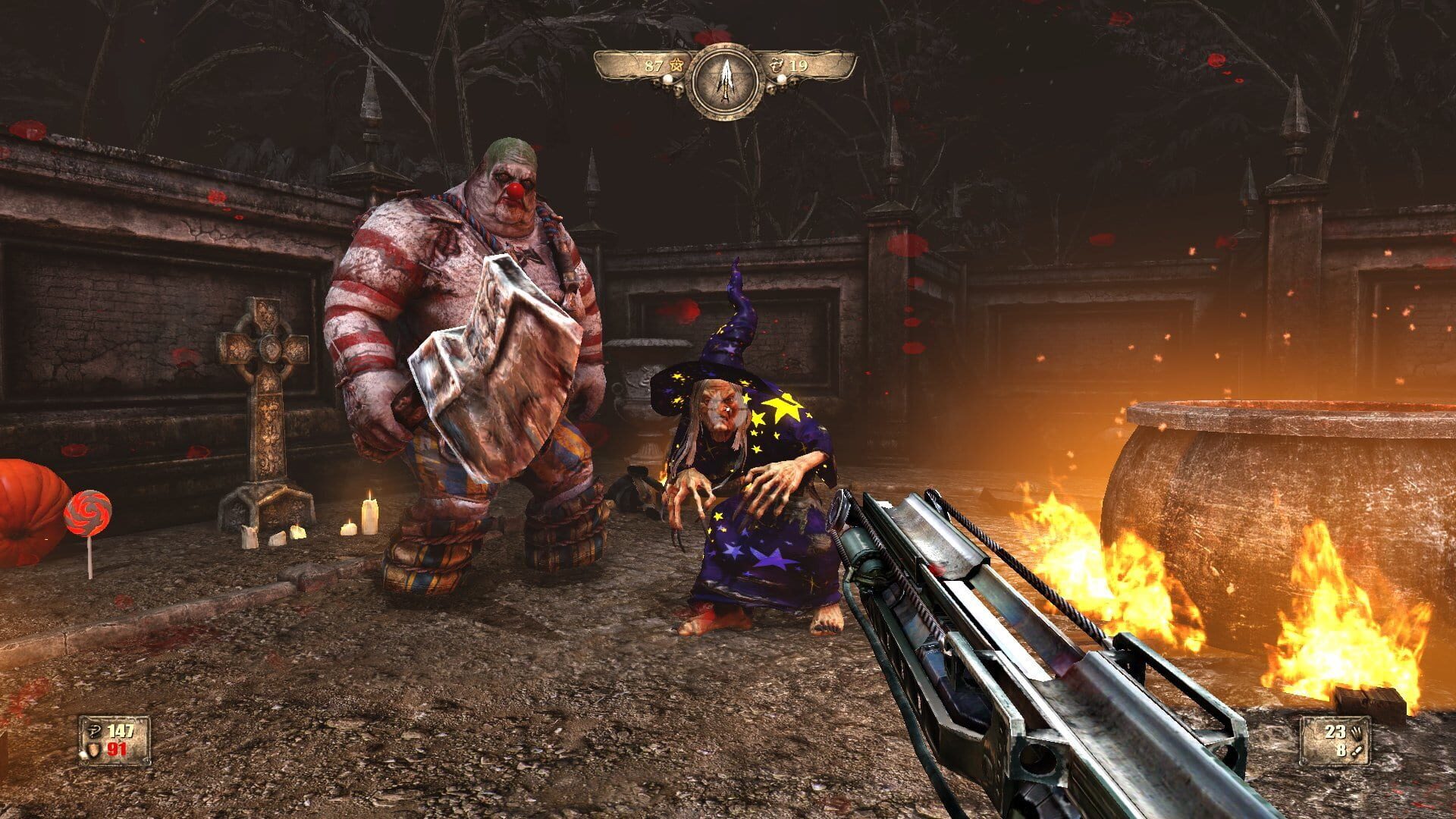
Task: Toggle the left white orb on the HUD banner
Action: pyautogui.click(x=667, y=80)
